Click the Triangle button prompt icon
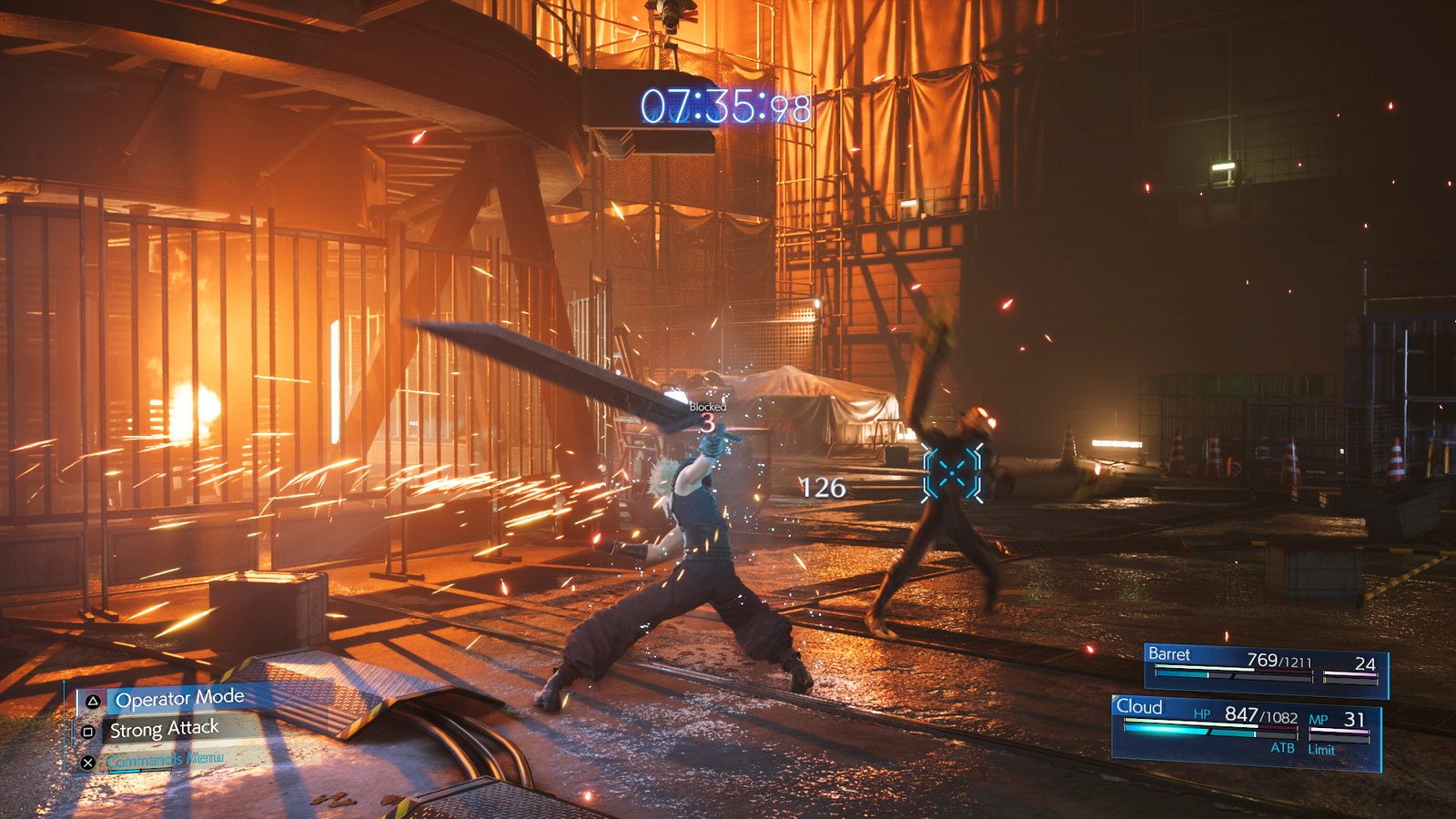Image resolution: width=1456 pixels, height=819 pixels. point(93,703)
